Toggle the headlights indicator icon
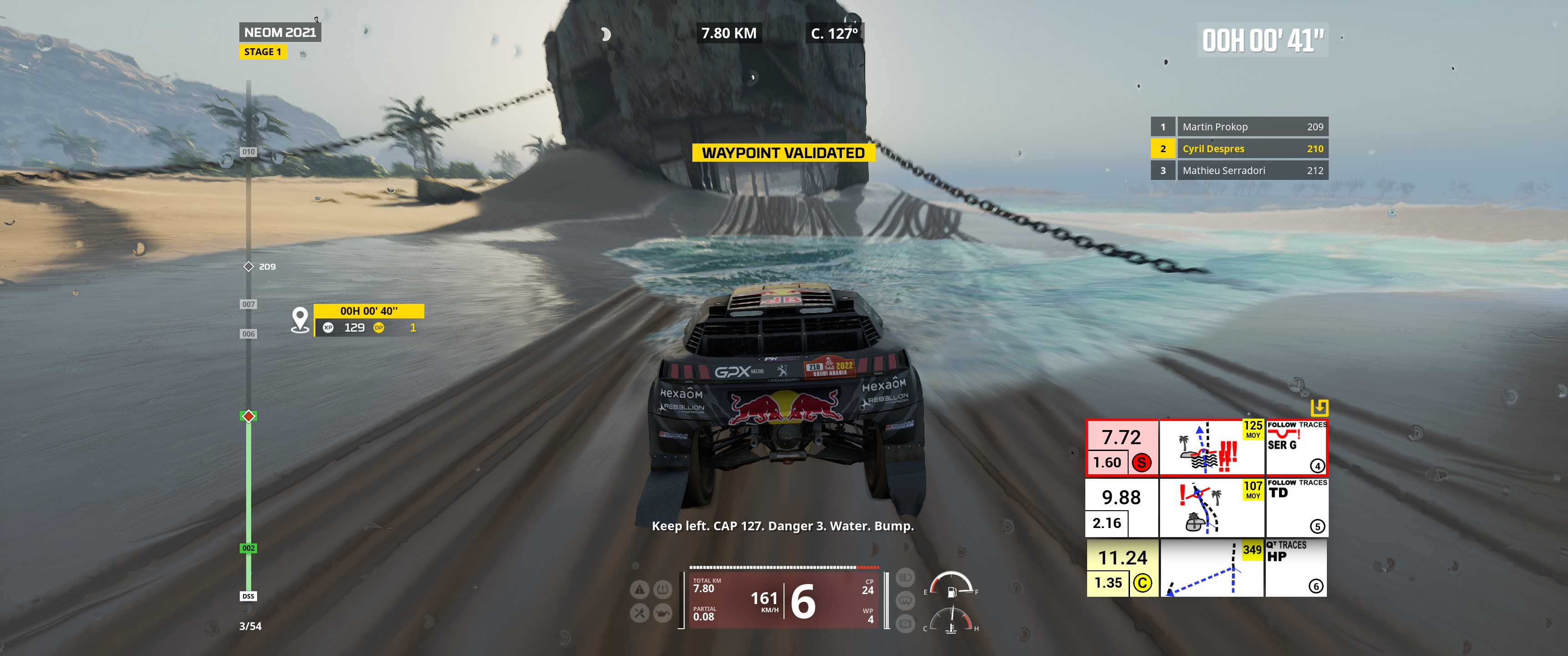This screenshot has height=656, width=1568. 905,577
